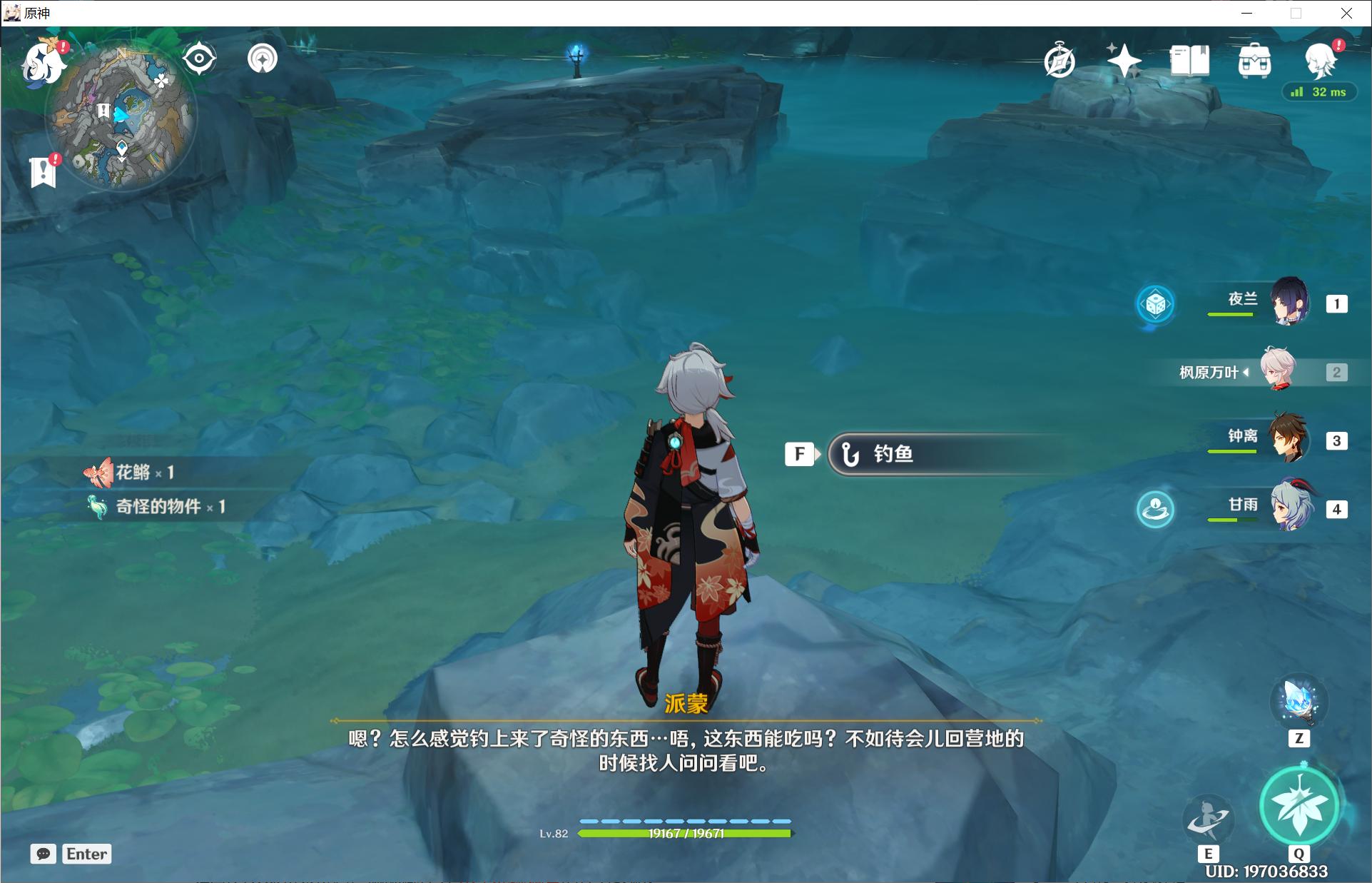Close the 原神 game window

pyautogui.click(x=1346, y=13)
